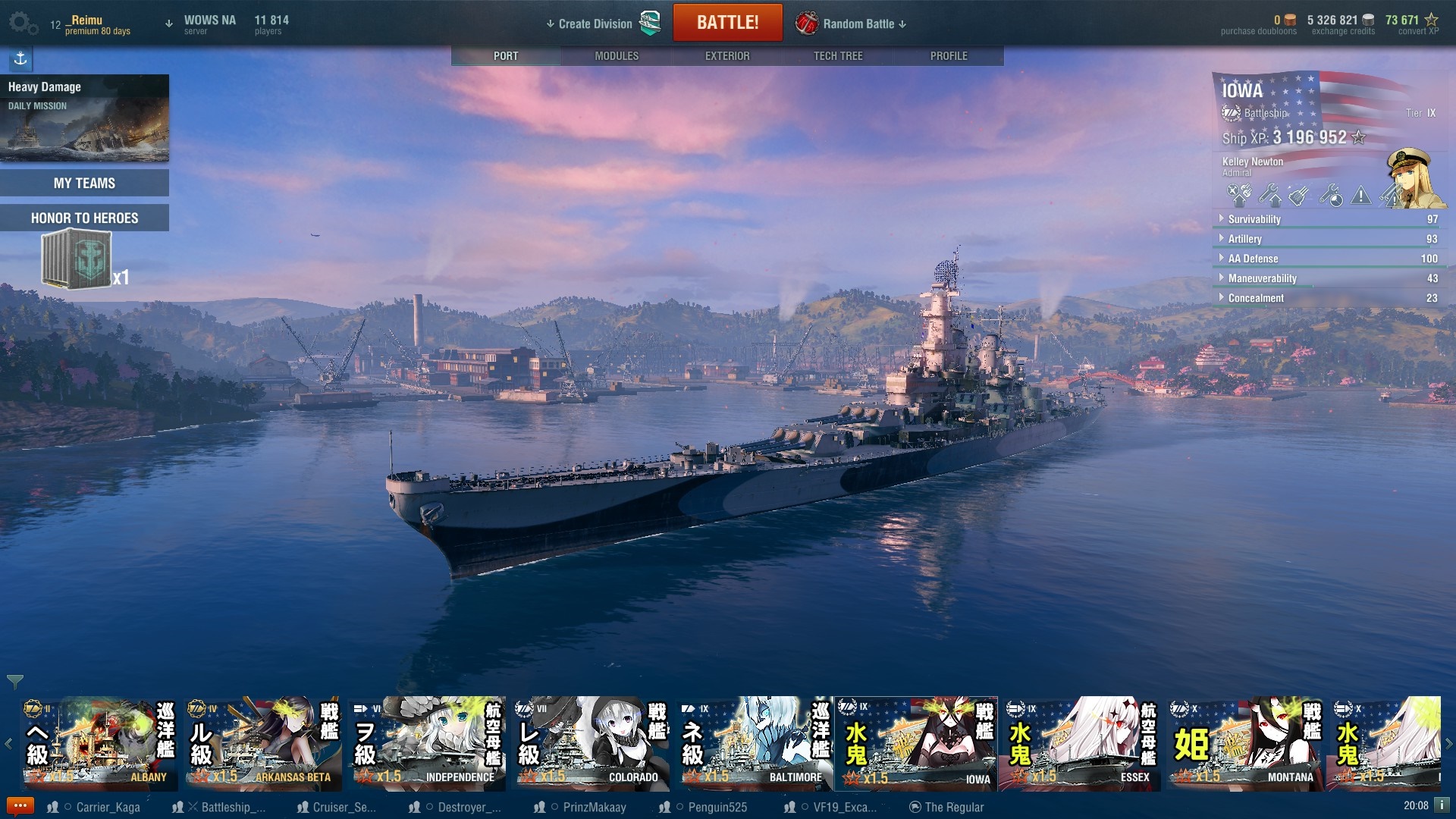
Task: Open the Exterior tab
Action: click(727, 56)
